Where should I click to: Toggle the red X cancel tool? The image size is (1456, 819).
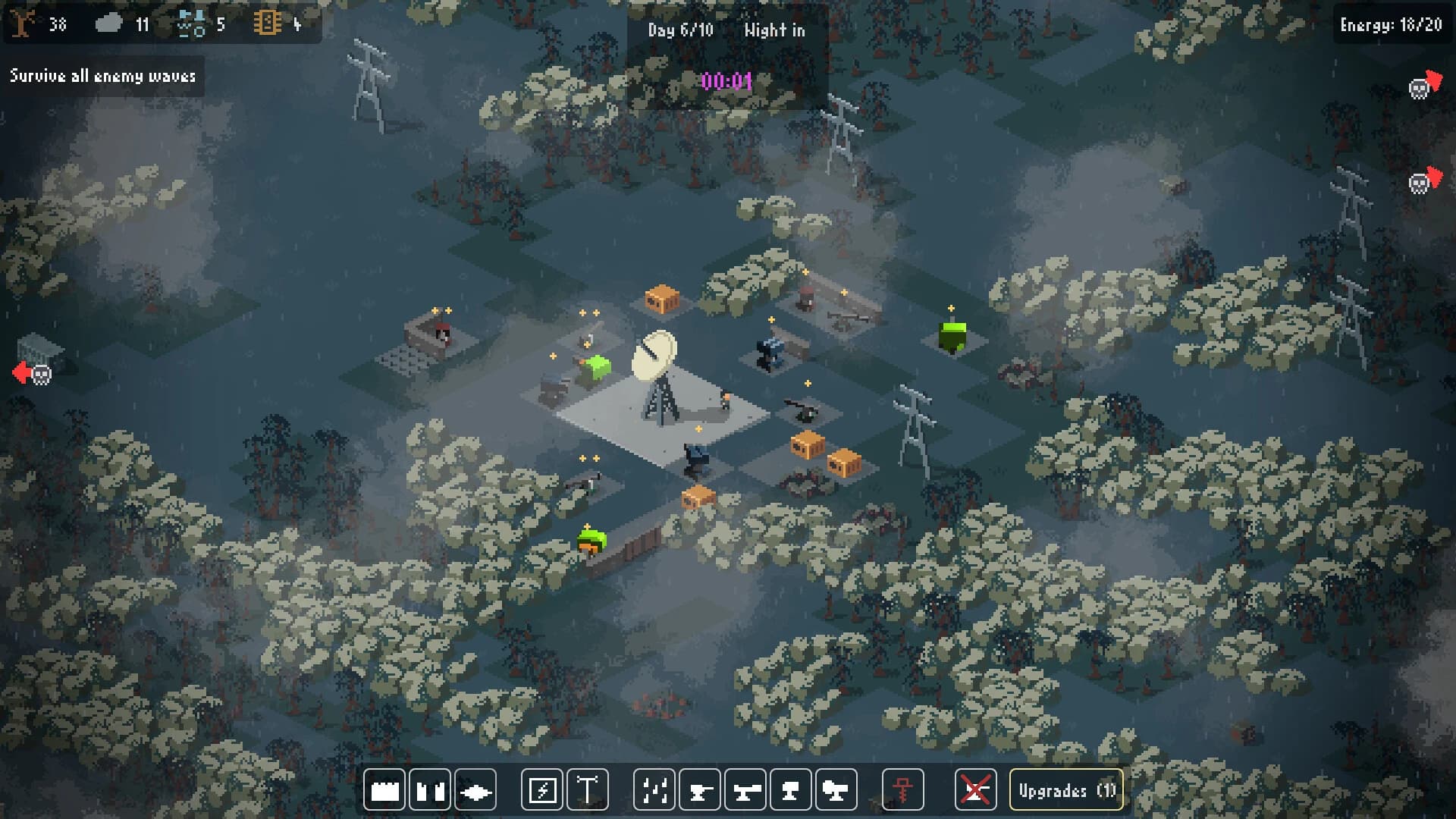pyautogui.click(x=975, y=789)
